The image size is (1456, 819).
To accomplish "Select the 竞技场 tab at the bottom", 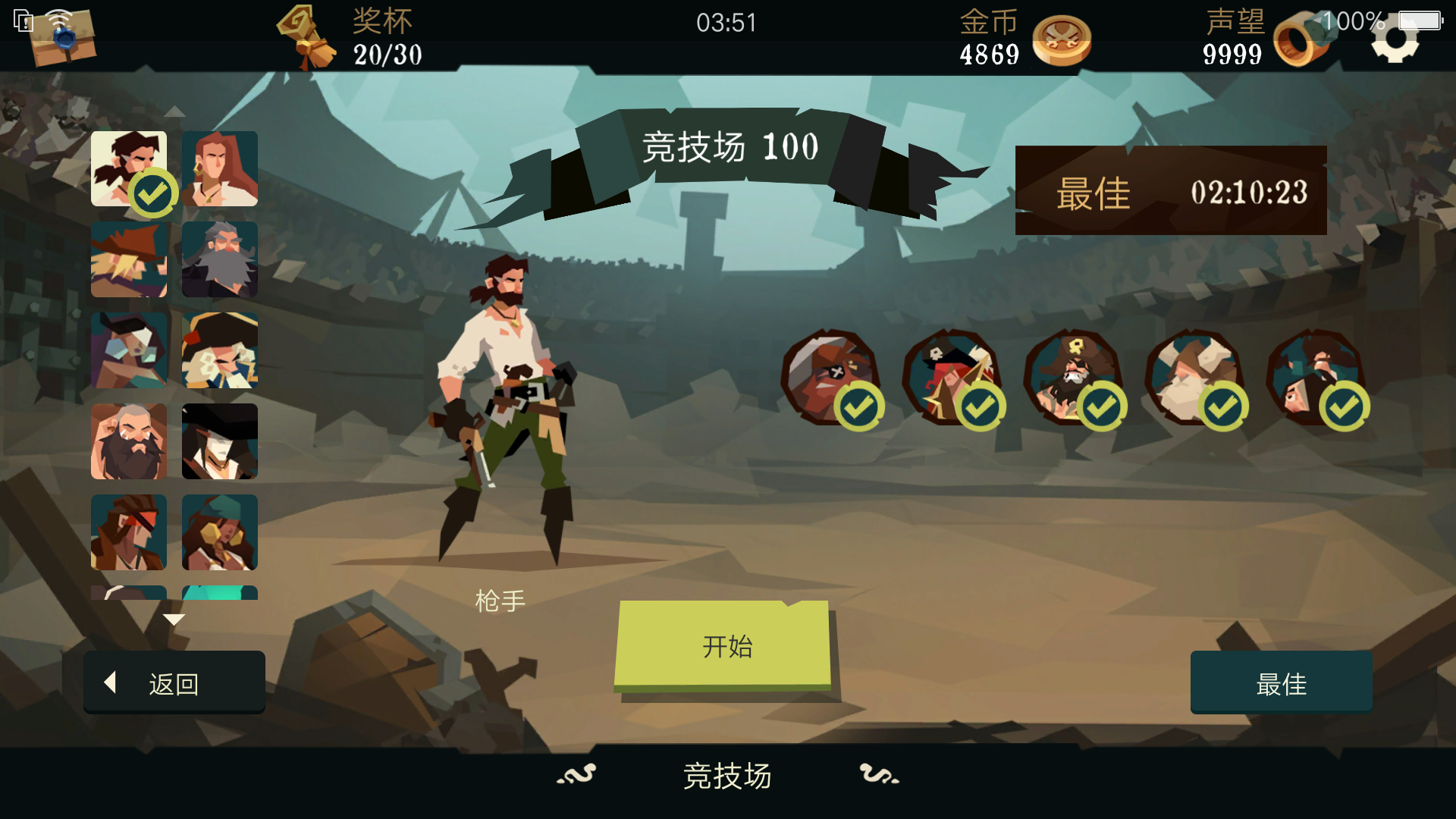I will tap(726, 777).
